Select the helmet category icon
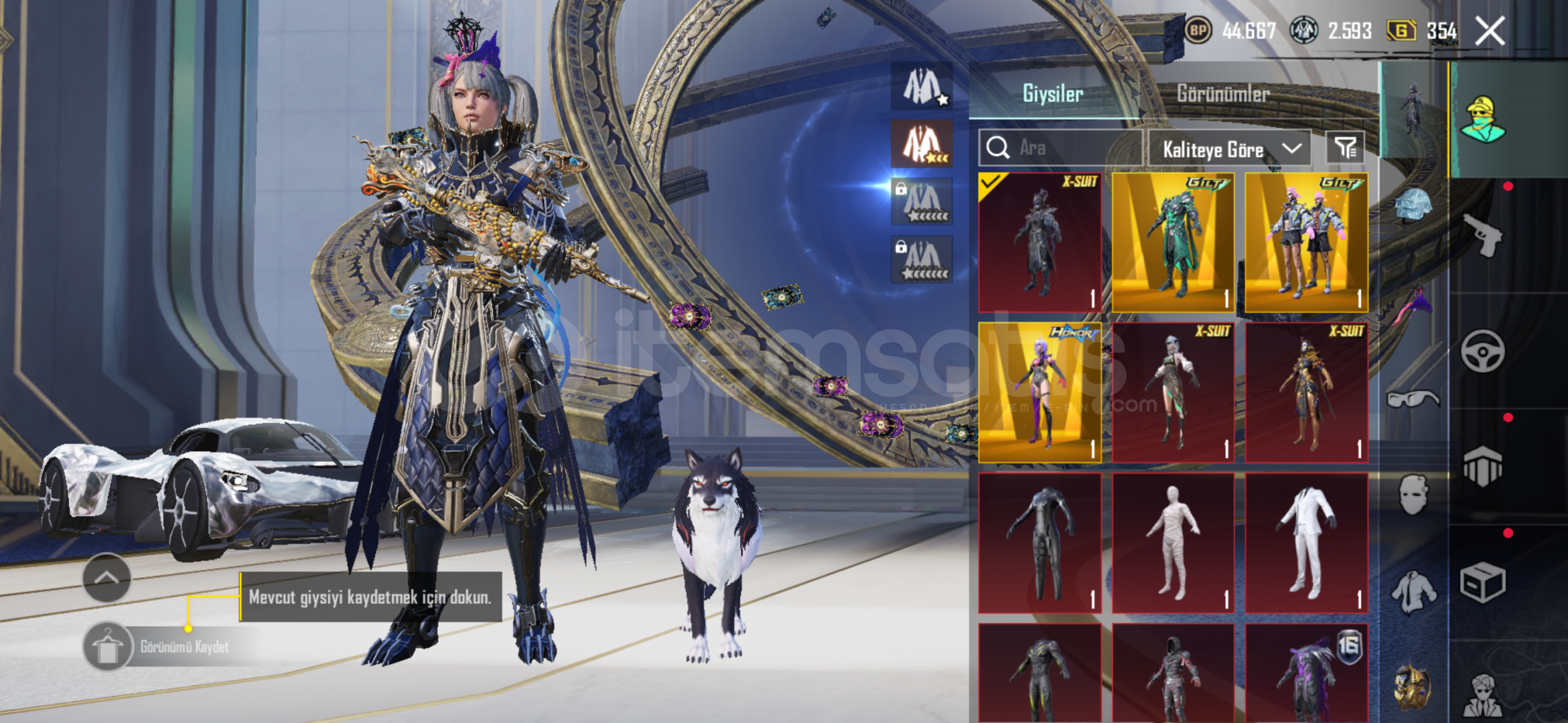The width and height of the screenshot is (1568, 723). click(1413, 205)
